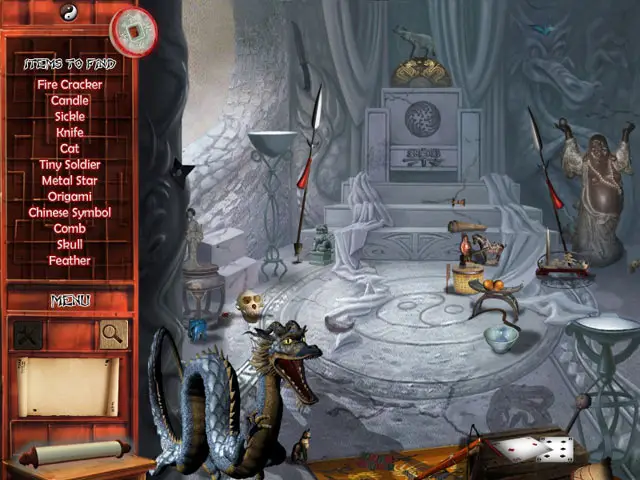
Task: Activate the magnifying glass hint button
Action: coord(113,334)
